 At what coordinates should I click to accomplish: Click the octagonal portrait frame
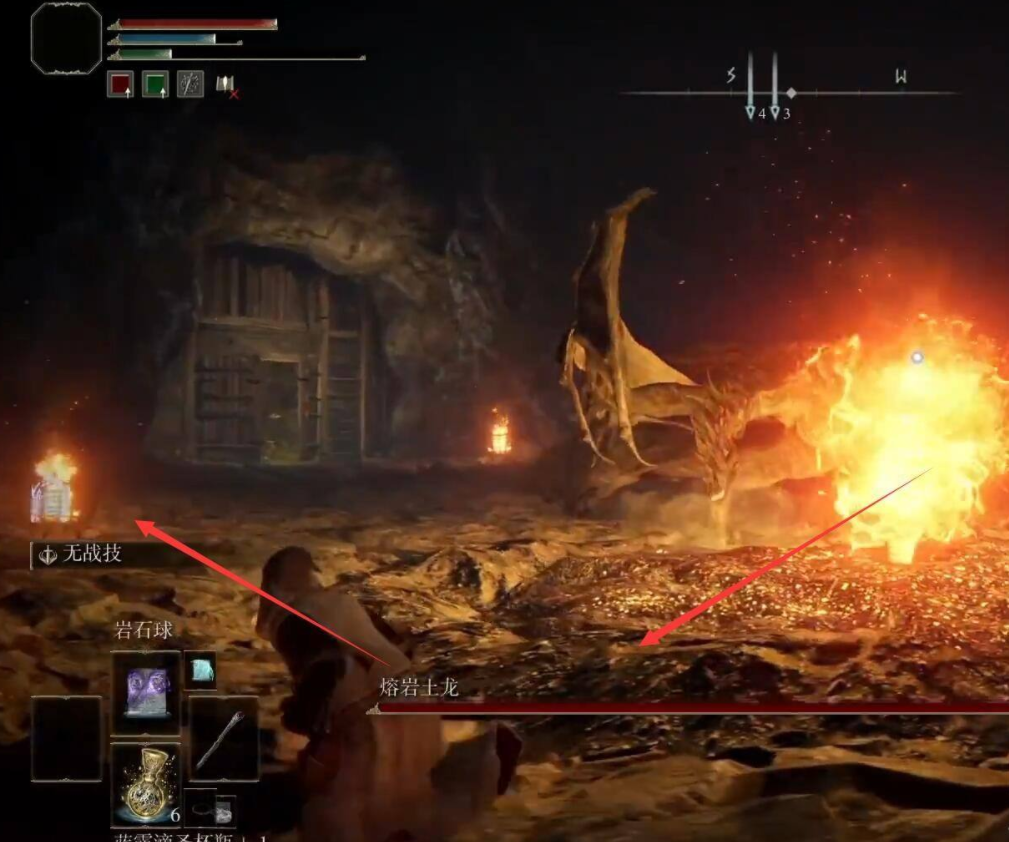tap(66, 38)
